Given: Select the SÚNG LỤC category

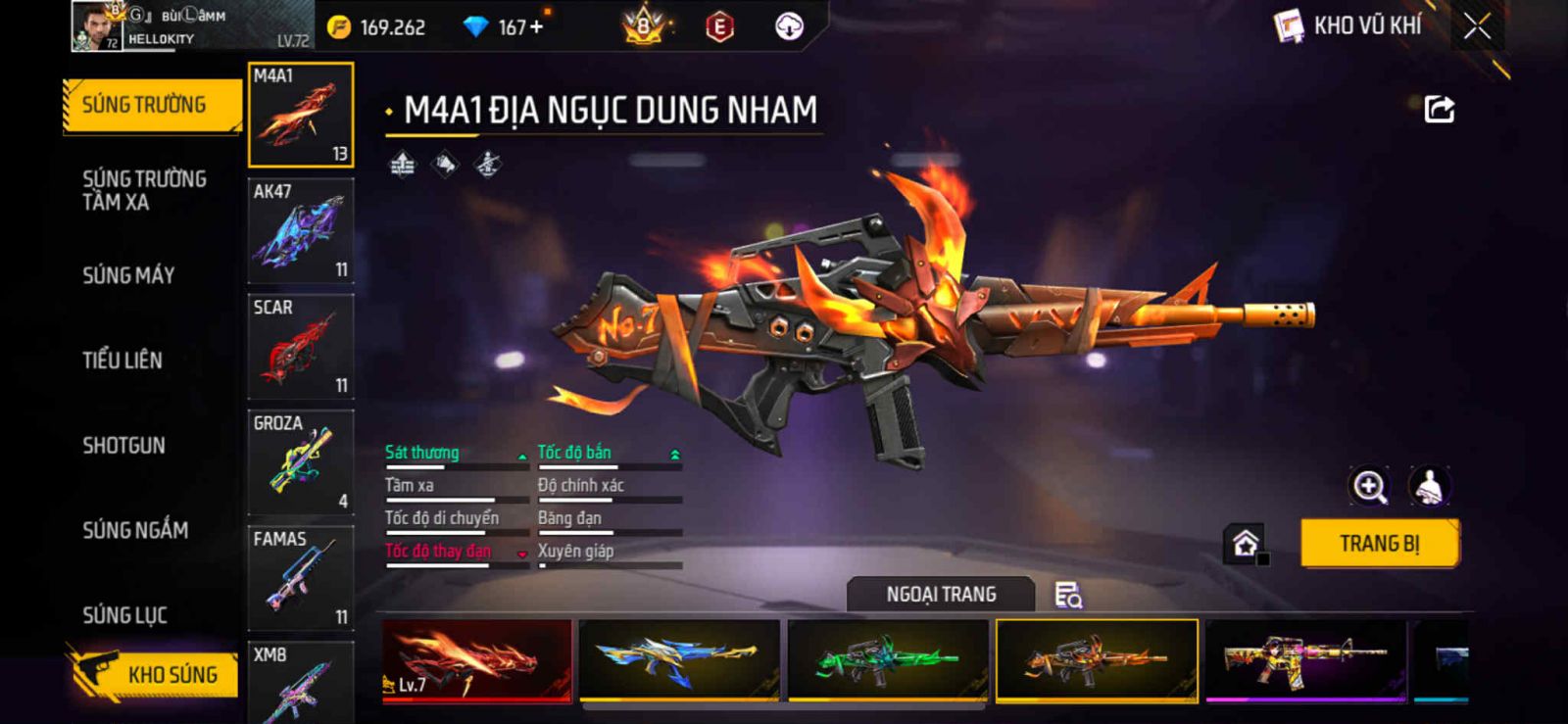Looking at the screenshot, I should [x=124, y=615].
